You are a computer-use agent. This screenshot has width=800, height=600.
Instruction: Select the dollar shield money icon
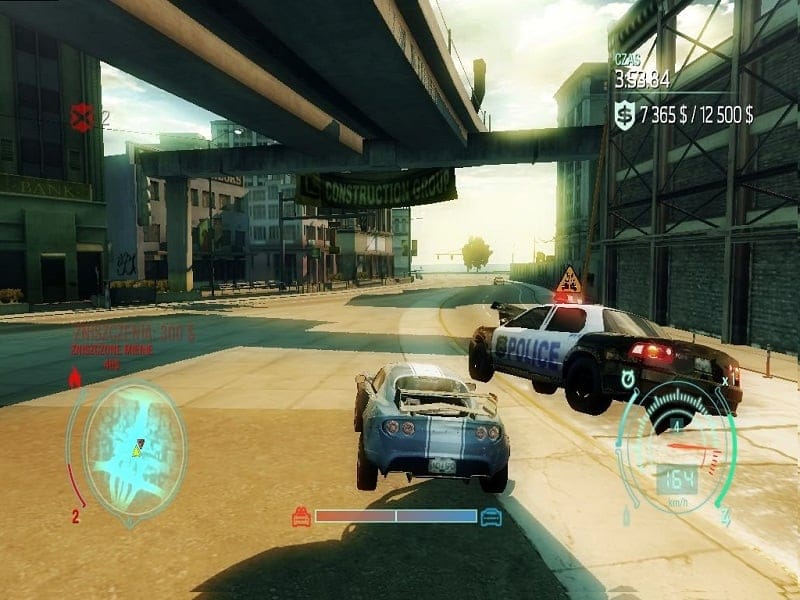pos(624,117)
